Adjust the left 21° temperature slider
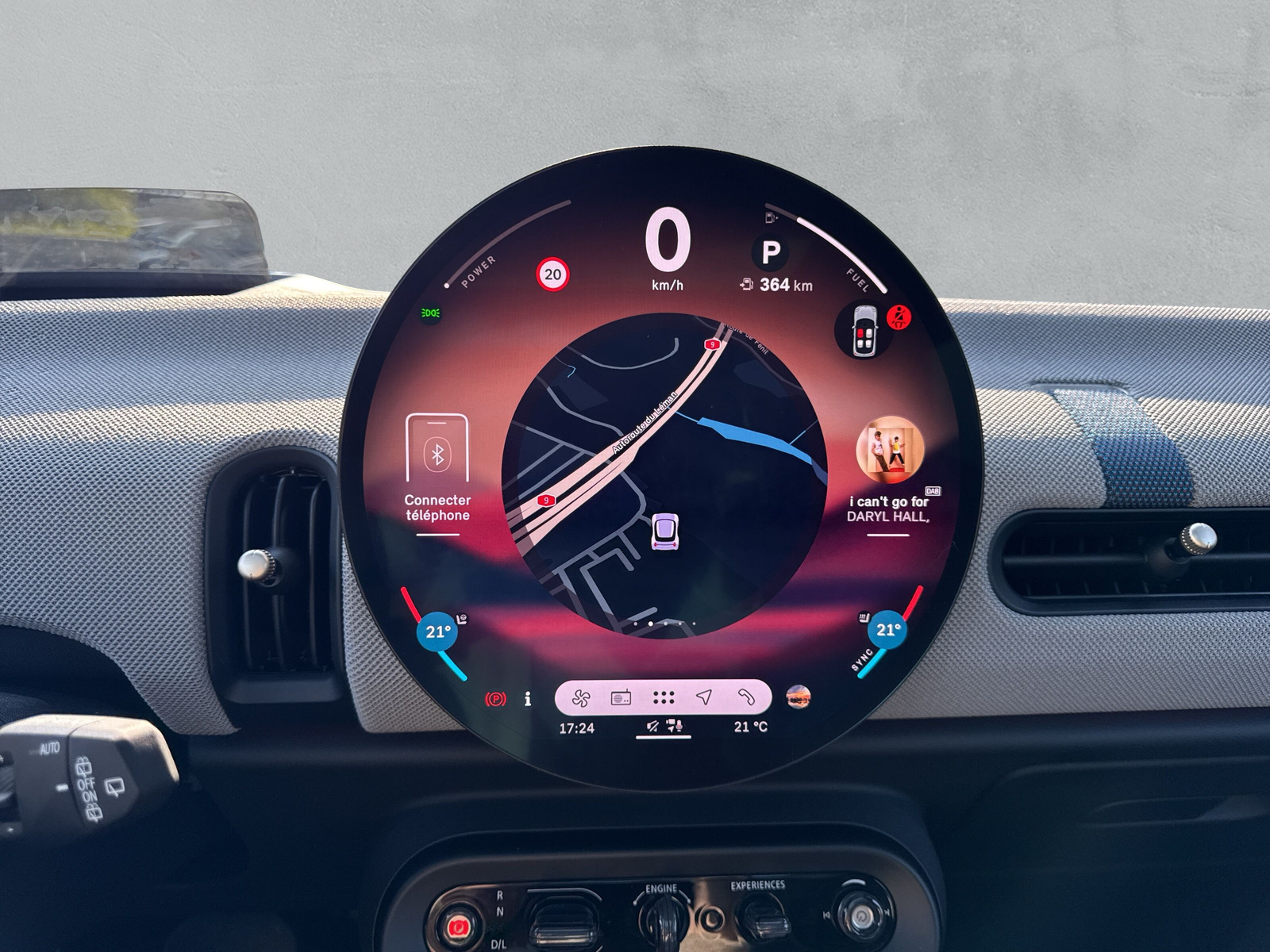Screen dimensions: 1270x952 (438, 633)
